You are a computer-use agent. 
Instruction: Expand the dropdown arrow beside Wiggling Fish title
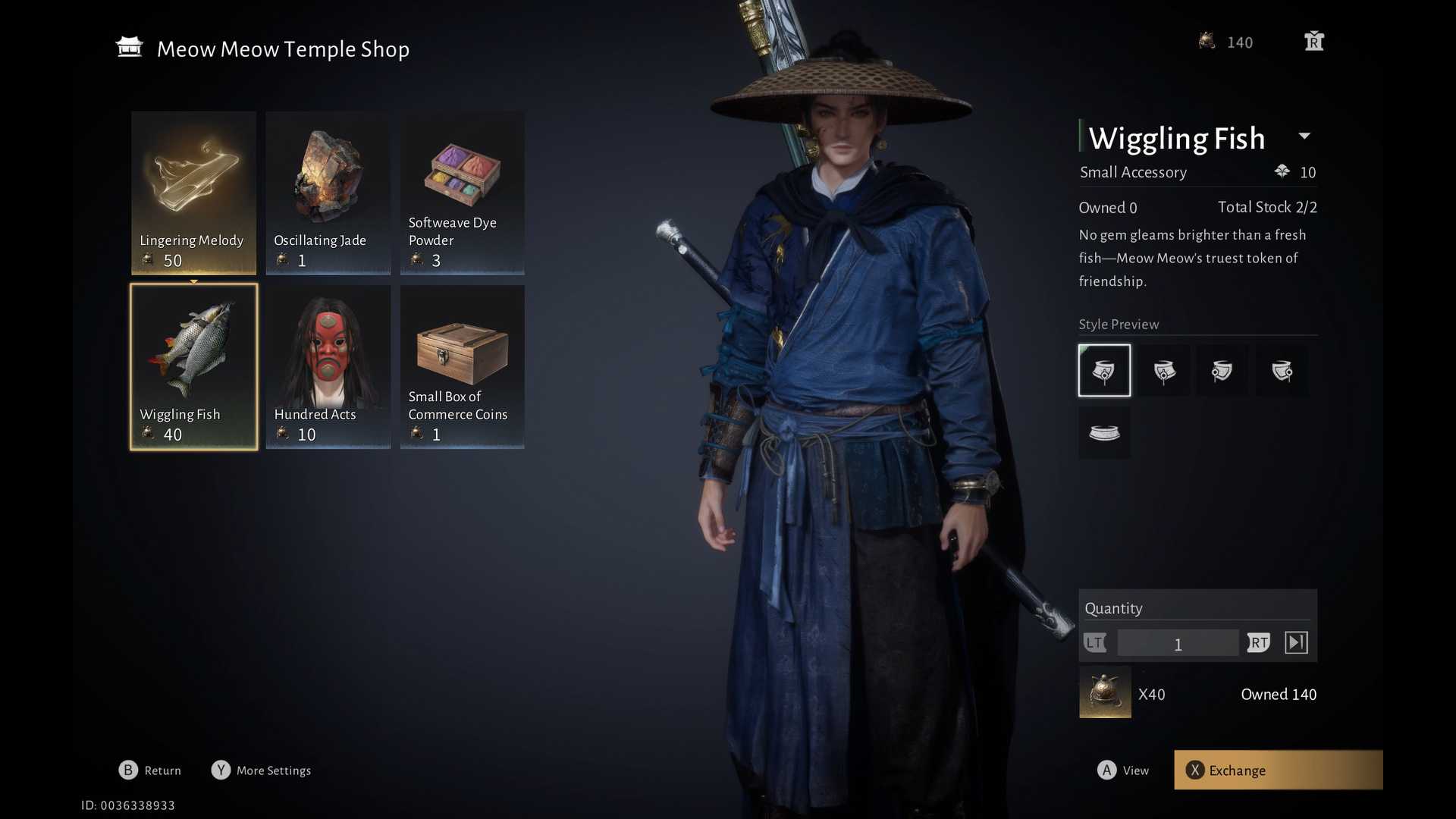(x=1304, y=136)
